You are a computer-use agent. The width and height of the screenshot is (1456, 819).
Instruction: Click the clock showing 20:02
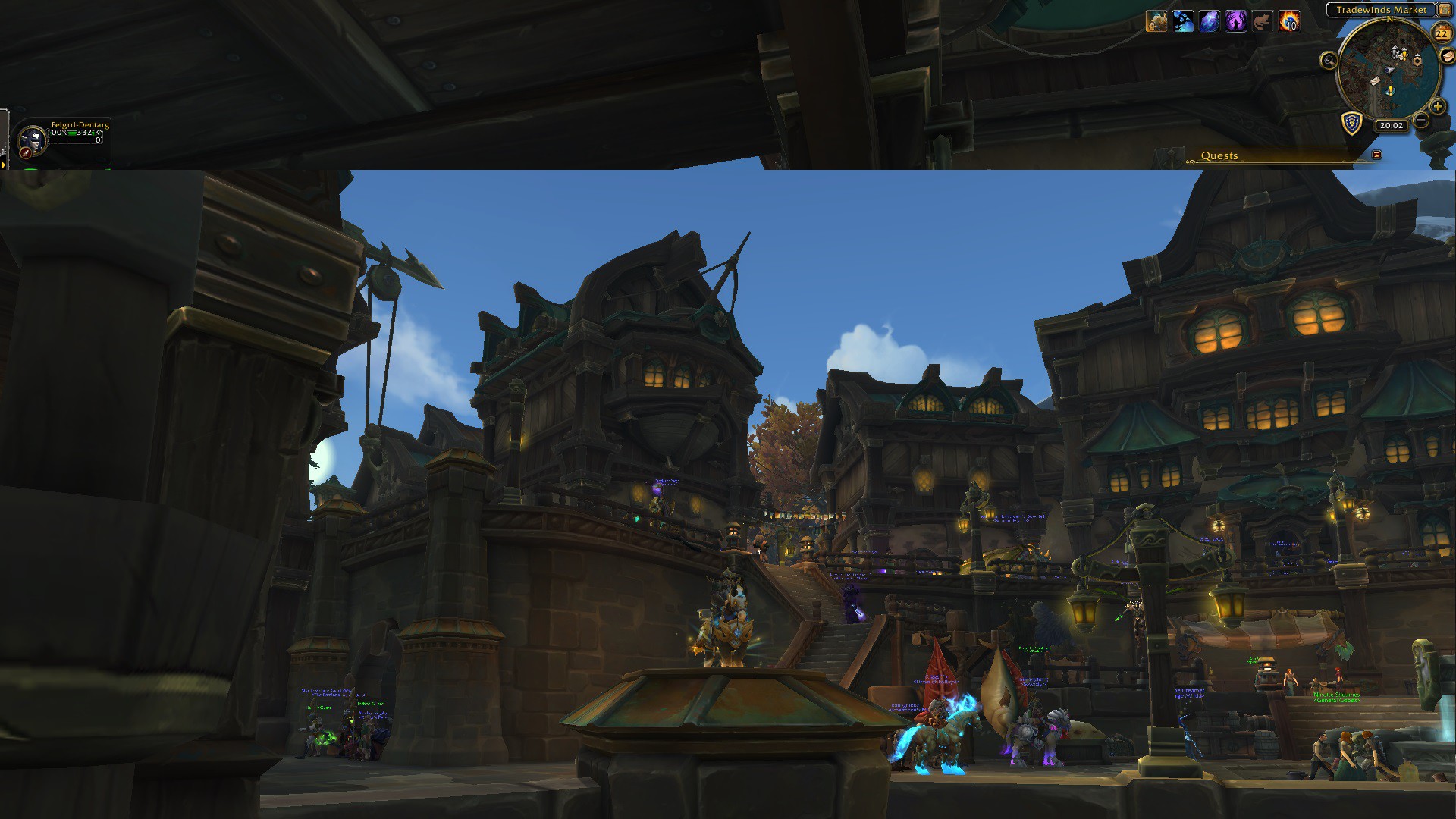click(1392, 126)
